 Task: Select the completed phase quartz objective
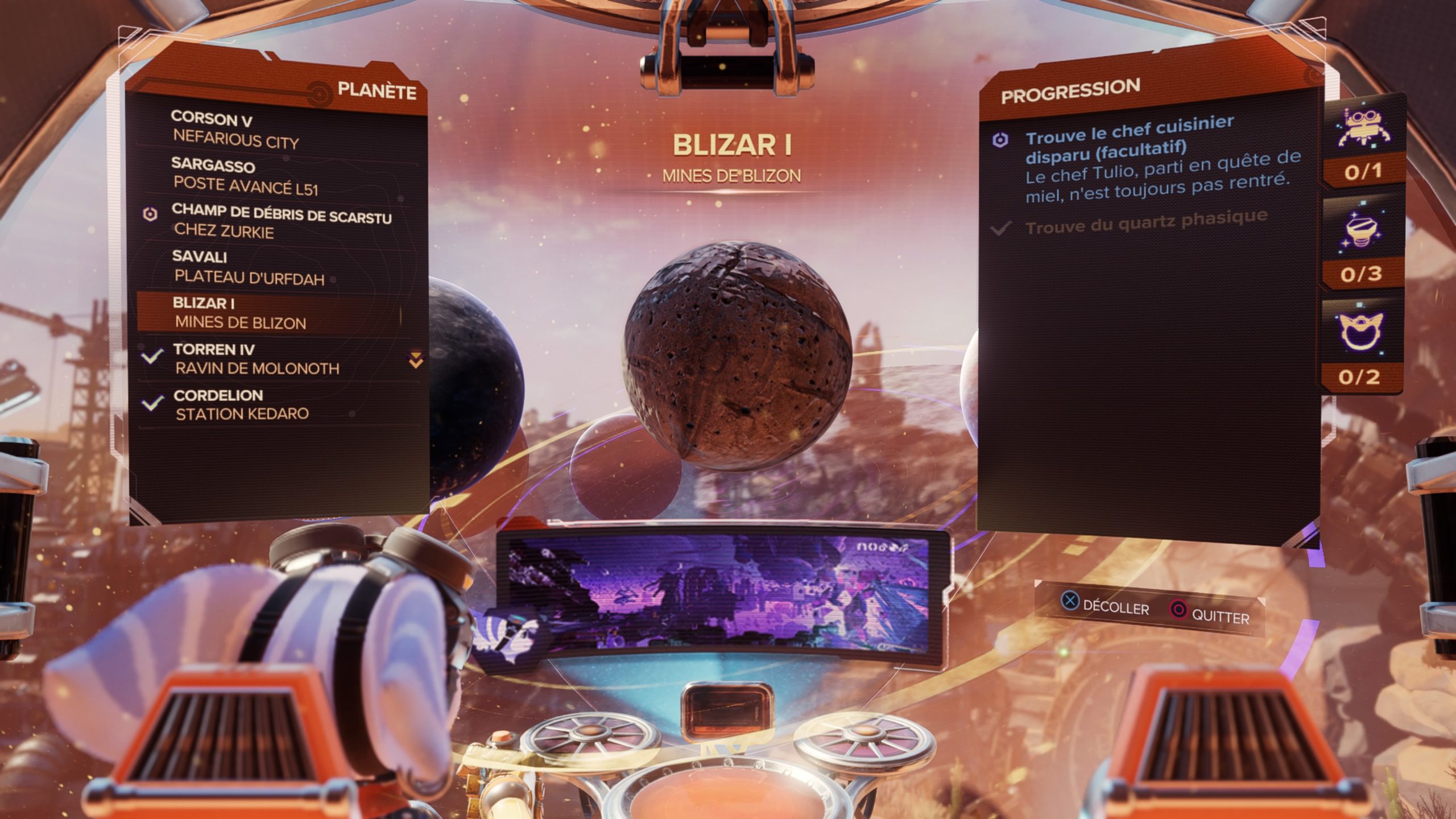pos(1145,221)
